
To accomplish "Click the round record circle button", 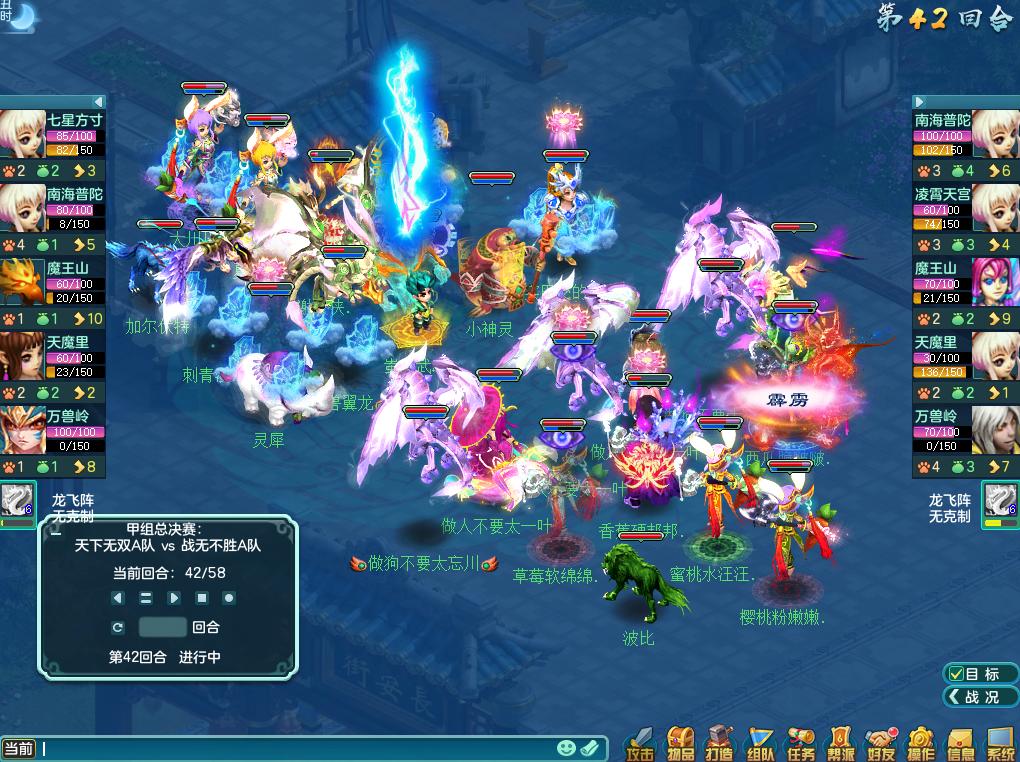I will [229, 598].
